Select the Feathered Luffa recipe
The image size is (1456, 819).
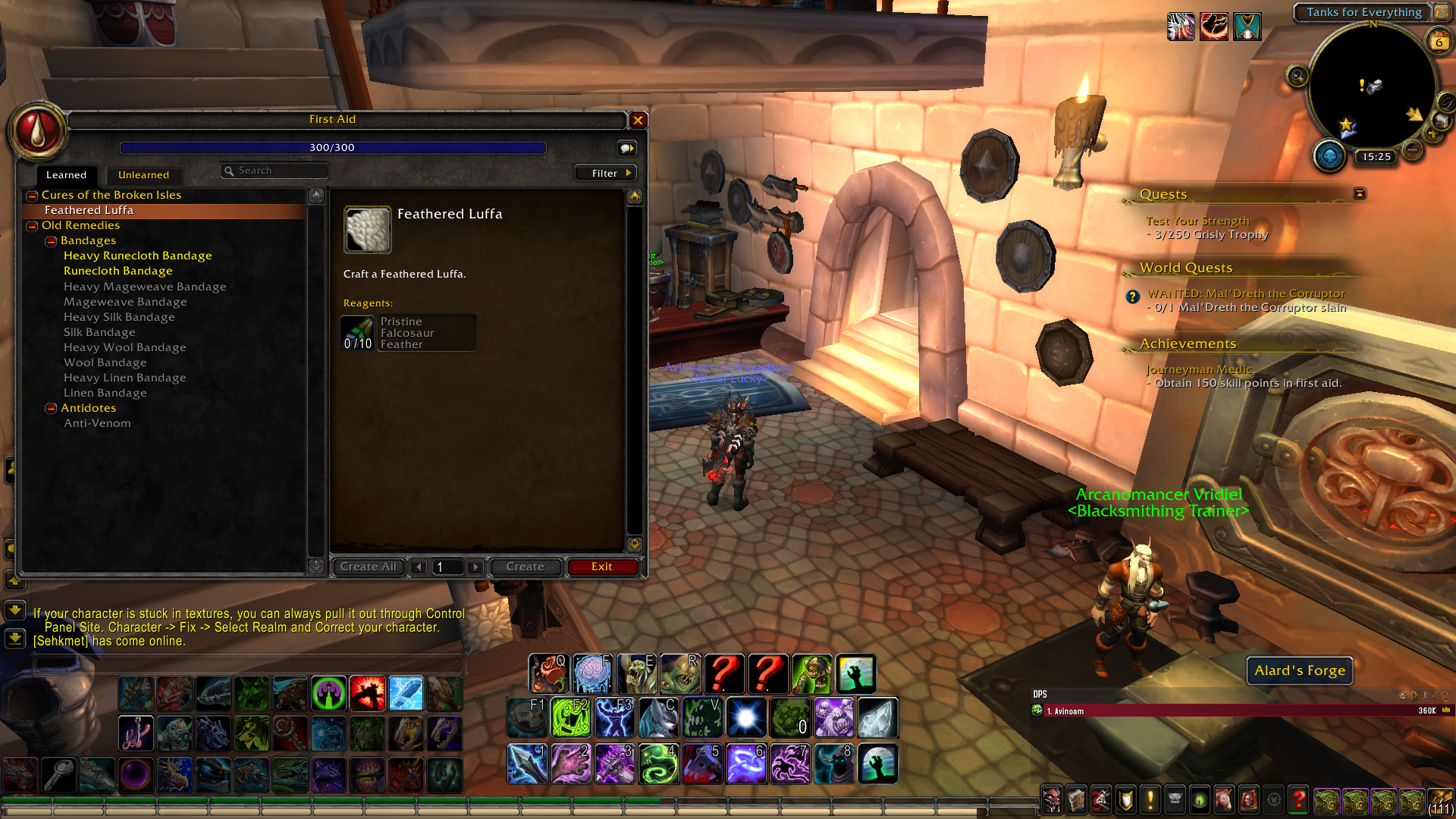coord(89,210)
